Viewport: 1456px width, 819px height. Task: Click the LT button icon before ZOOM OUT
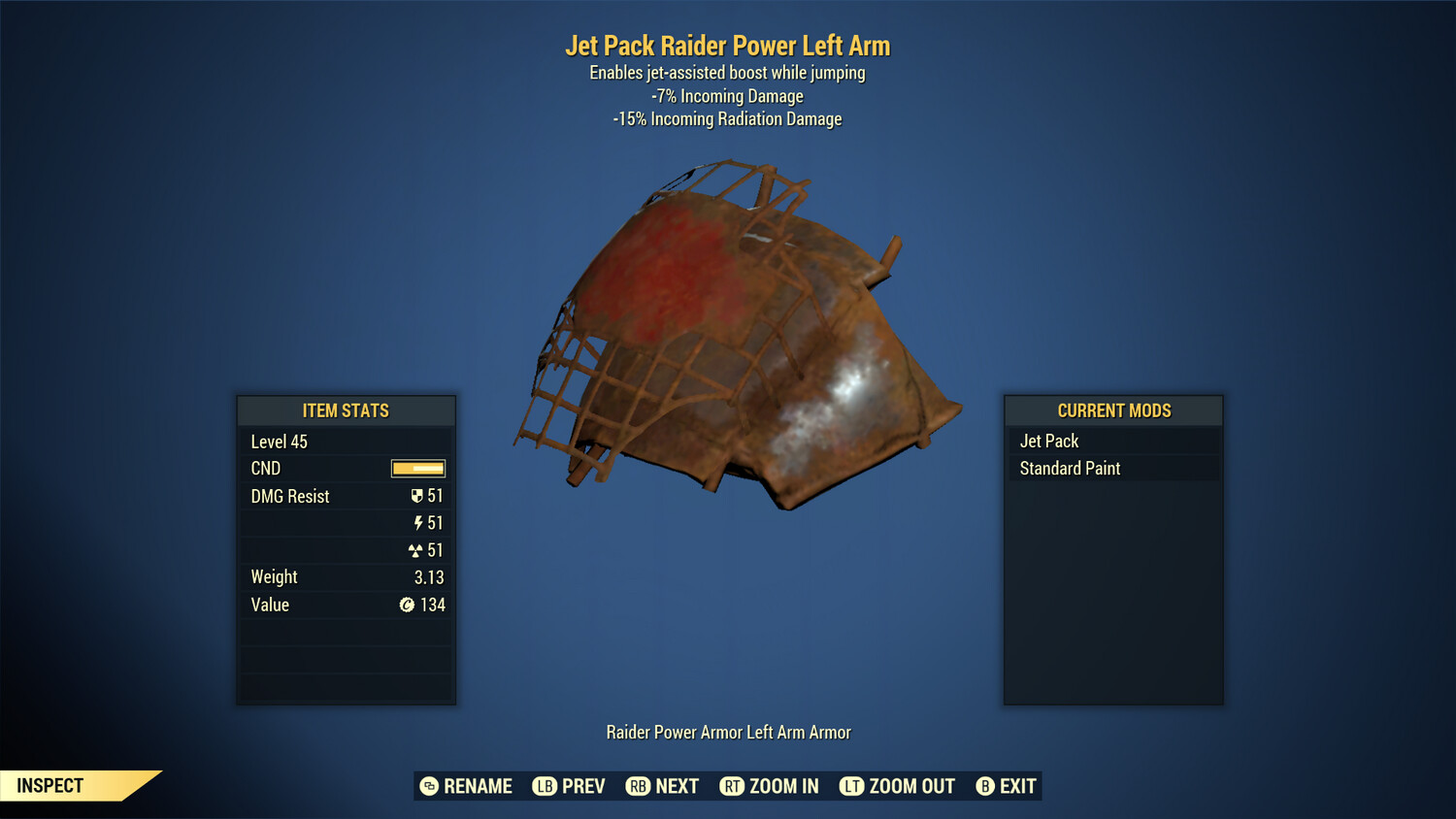pos(850,786)
